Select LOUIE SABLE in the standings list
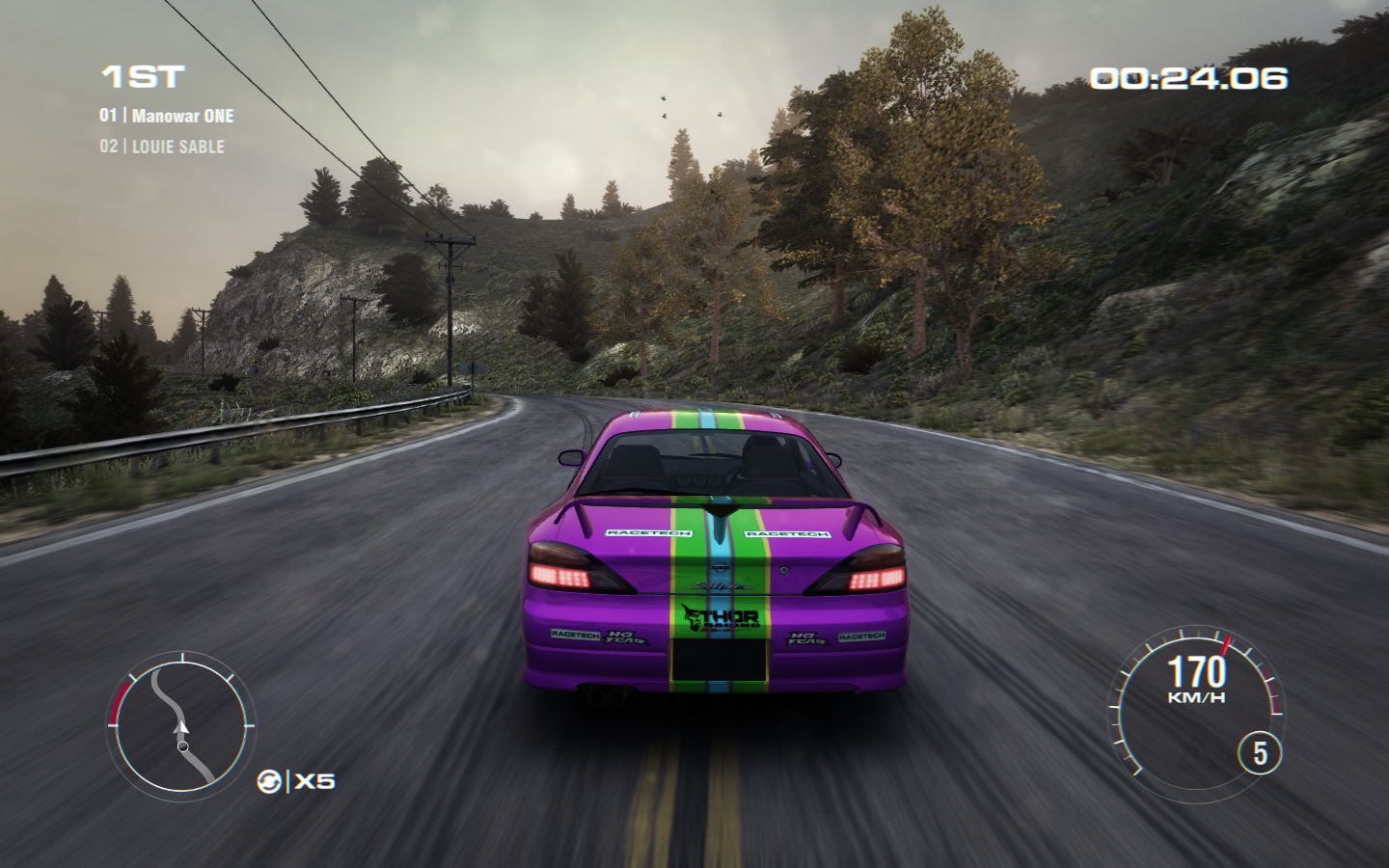 pyautogui.click(x=177, y=147)
